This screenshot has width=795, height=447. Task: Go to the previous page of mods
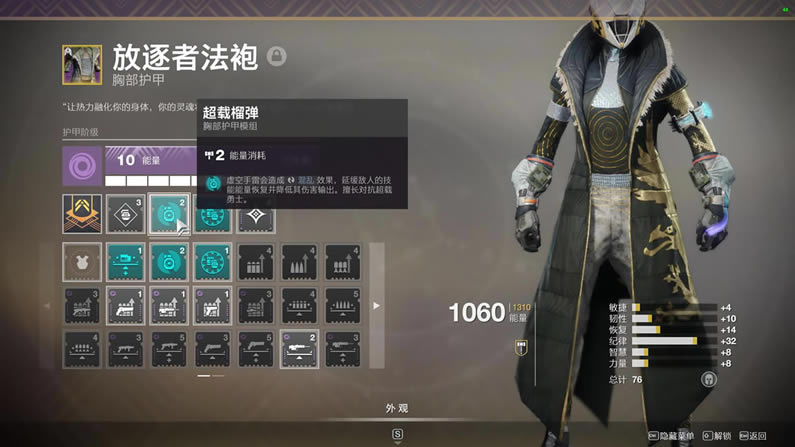(x=48, y=305)
